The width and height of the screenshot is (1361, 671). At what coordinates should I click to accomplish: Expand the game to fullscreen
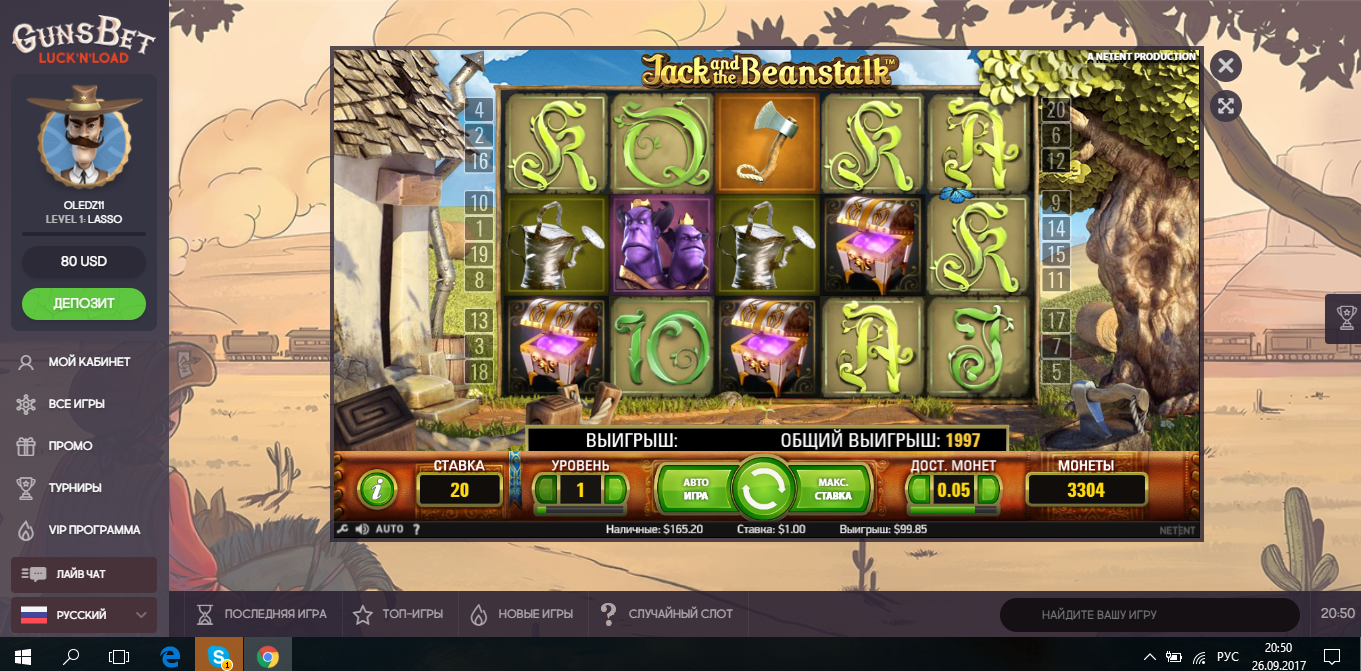pos(1226,105)
